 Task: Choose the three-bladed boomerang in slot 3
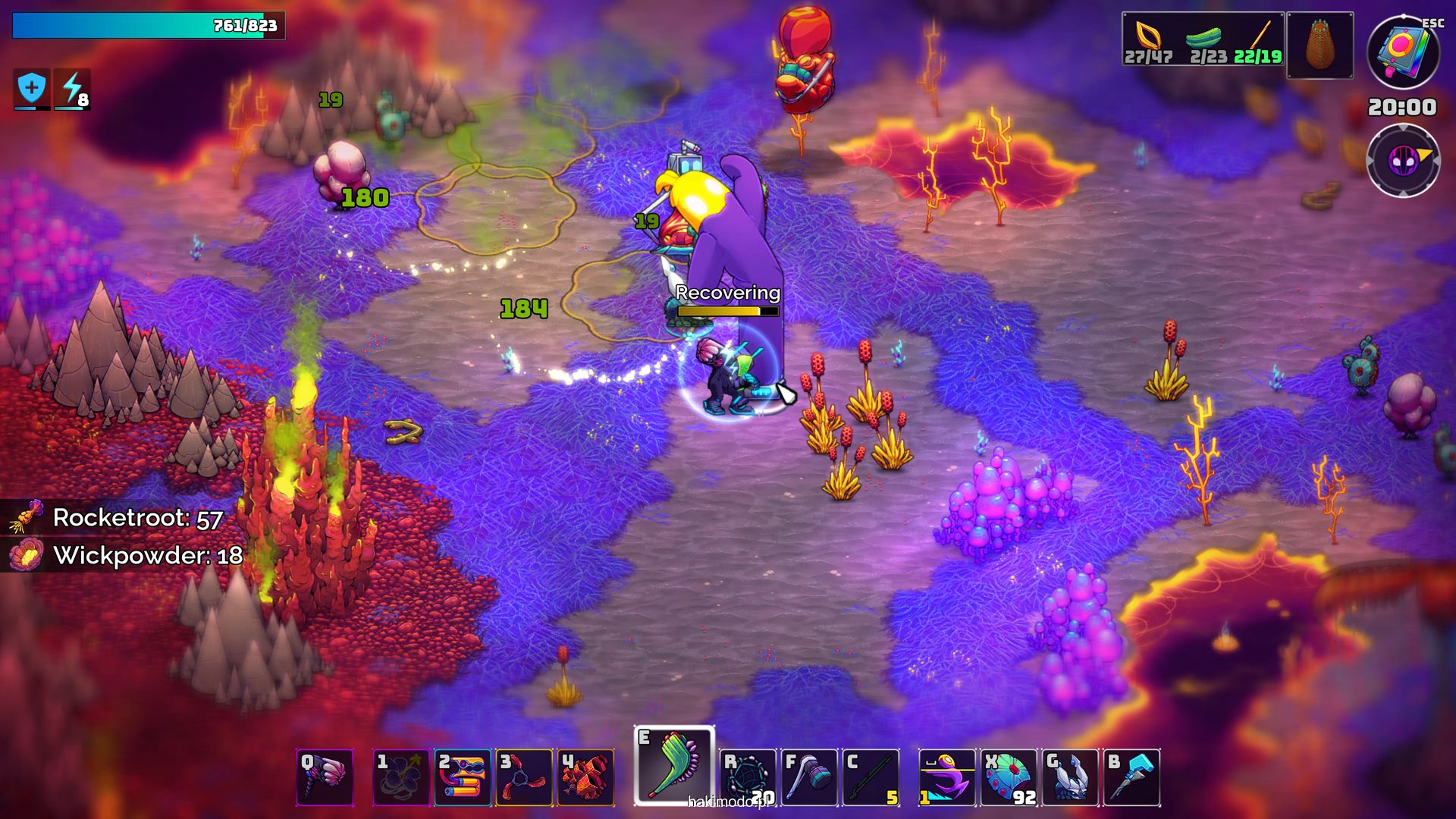(x=524, y=777)
